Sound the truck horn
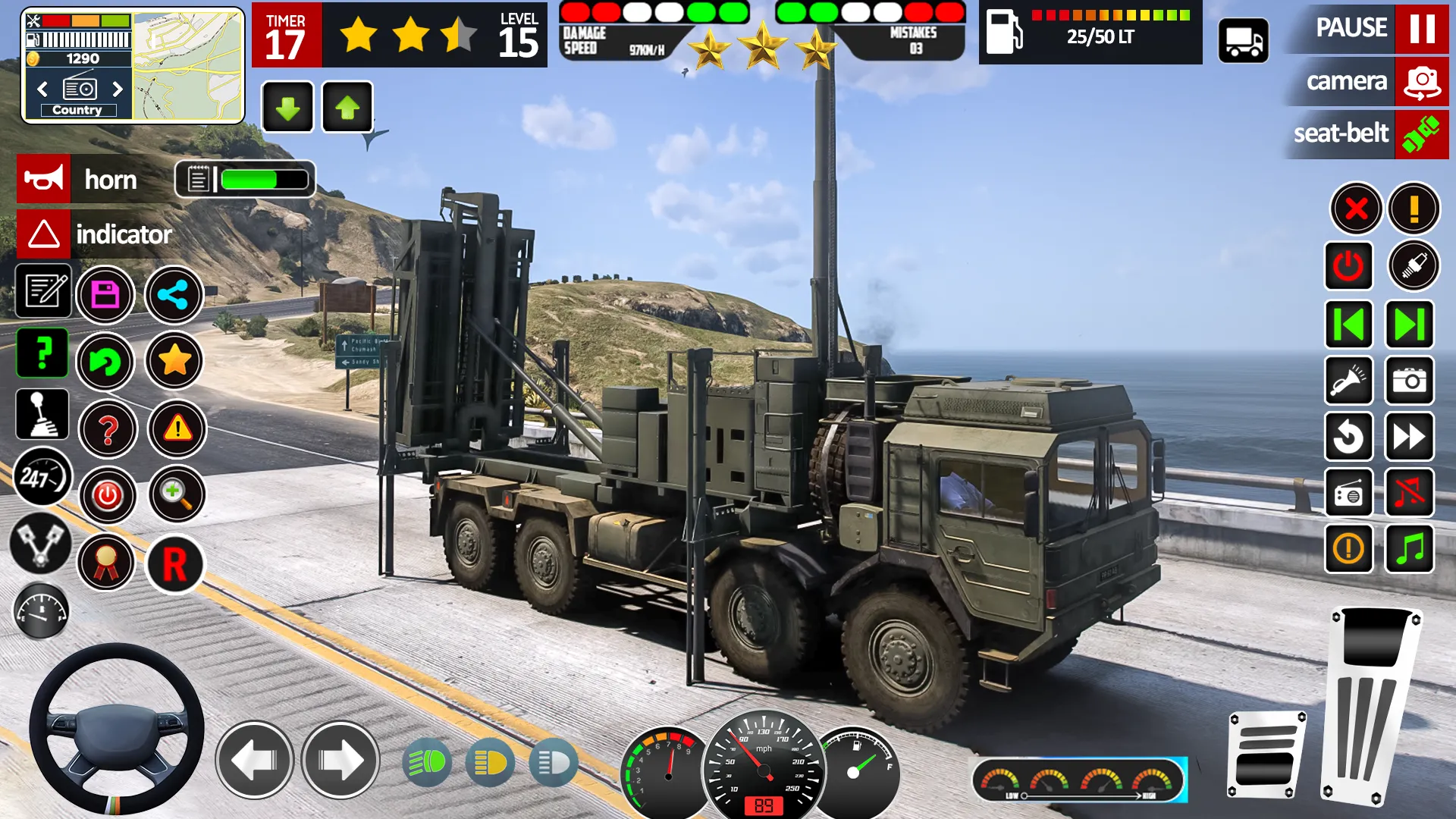The height and width of the screenshot is (819, 1456). click(43, 180)
